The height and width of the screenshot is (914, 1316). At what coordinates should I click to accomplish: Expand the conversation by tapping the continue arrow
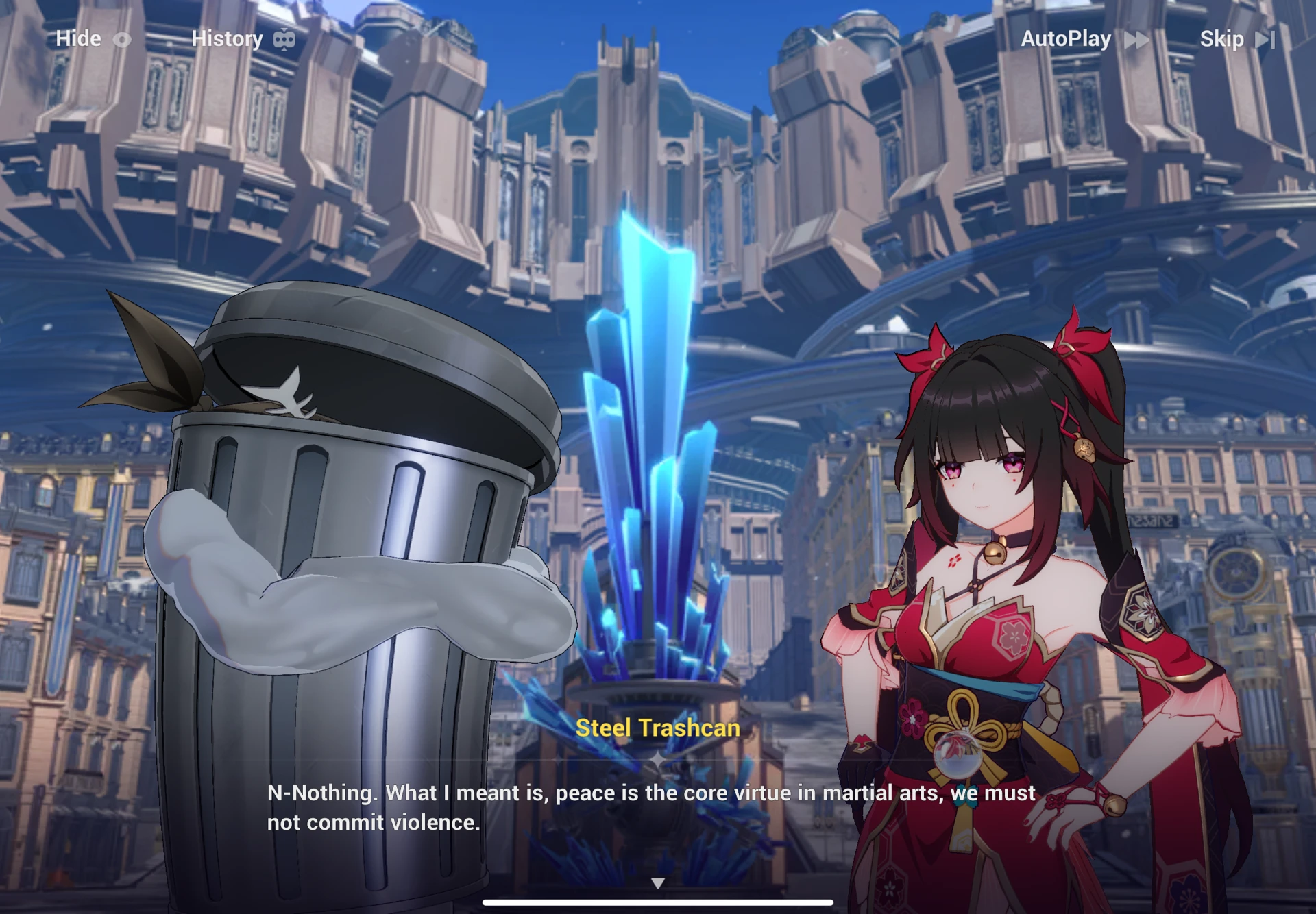coord(658,882)
